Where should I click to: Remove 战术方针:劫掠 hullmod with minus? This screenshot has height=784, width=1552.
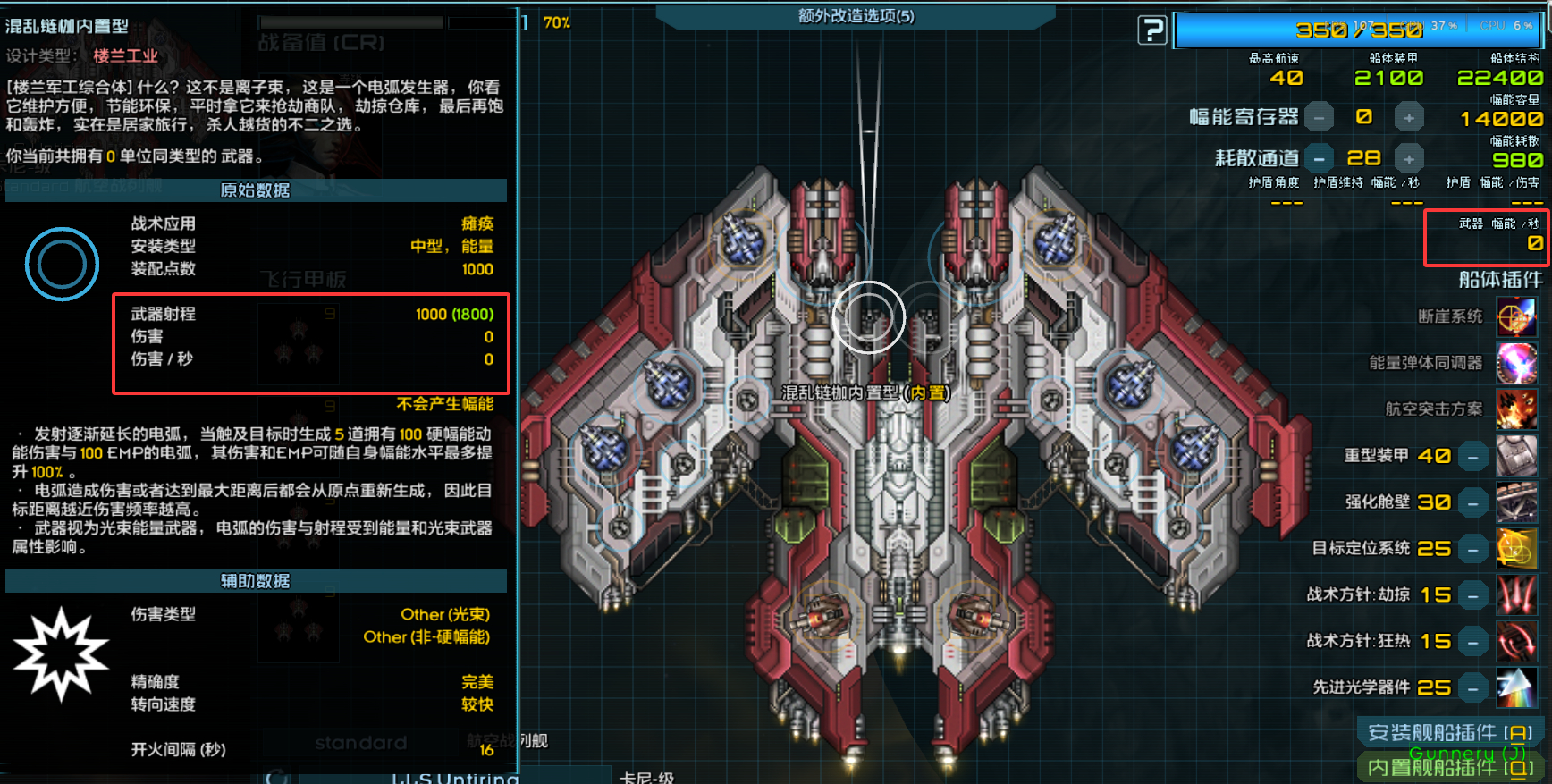[x=1472, y=596]
